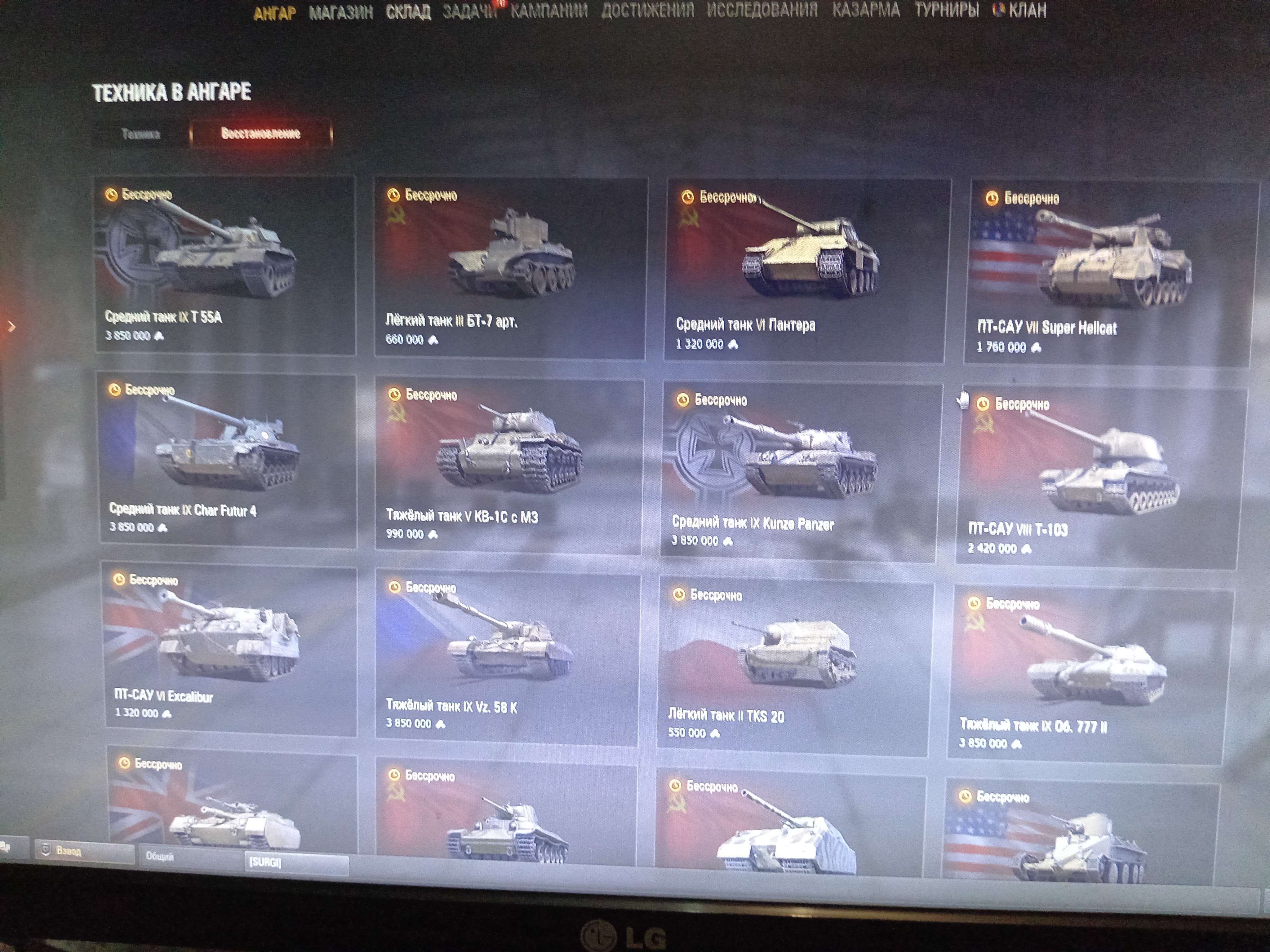
Task: Open the Задачи menu
Action: tap(469, 11)
